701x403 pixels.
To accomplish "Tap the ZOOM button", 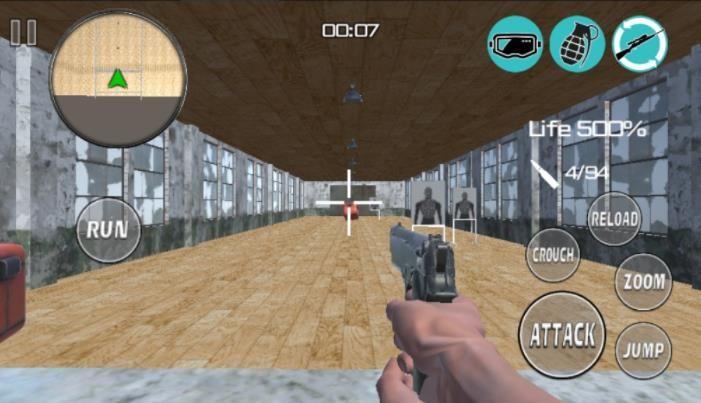I will pyautogui.click(x=642, y=283).
